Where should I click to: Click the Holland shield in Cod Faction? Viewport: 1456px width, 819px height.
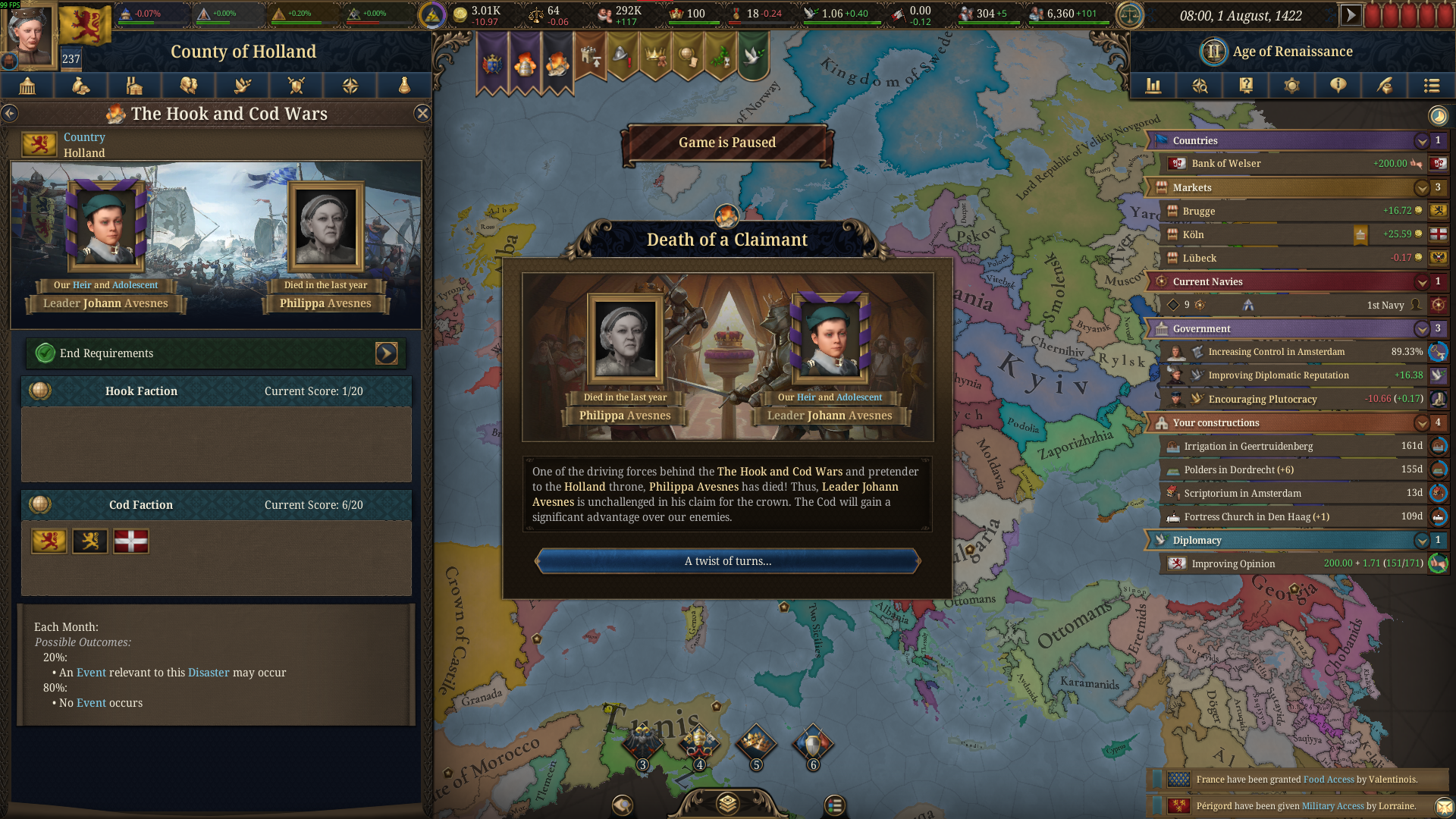click(x=49, y=541)
